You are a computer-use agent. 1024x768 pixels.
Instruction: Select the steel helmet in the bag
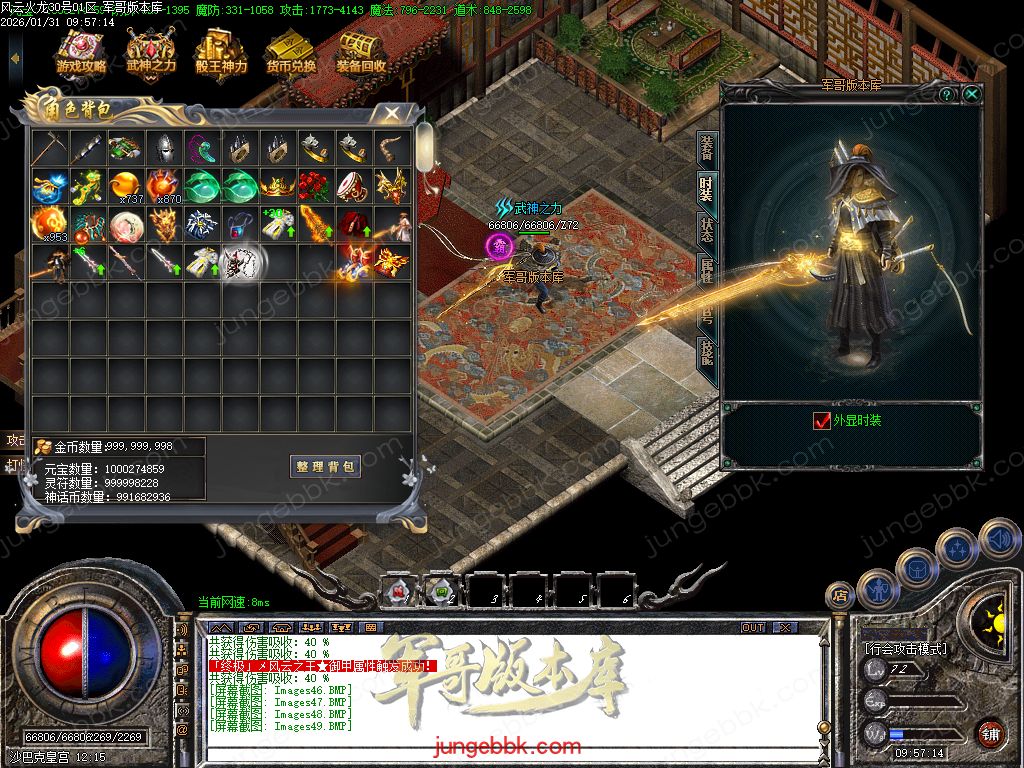[x=163, y=149]
